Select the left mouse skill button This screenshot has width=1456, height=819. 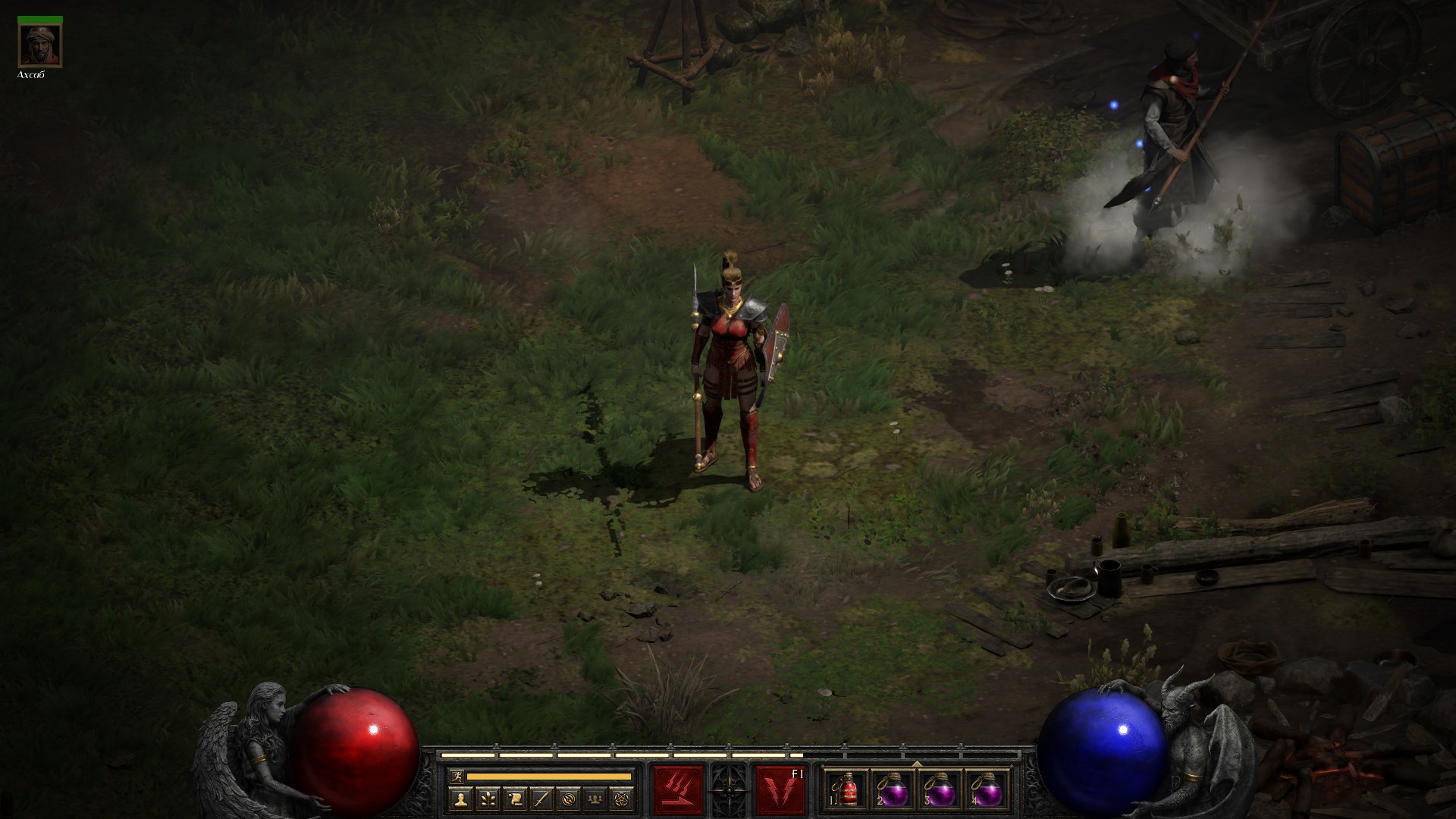(x=678, y=789)
